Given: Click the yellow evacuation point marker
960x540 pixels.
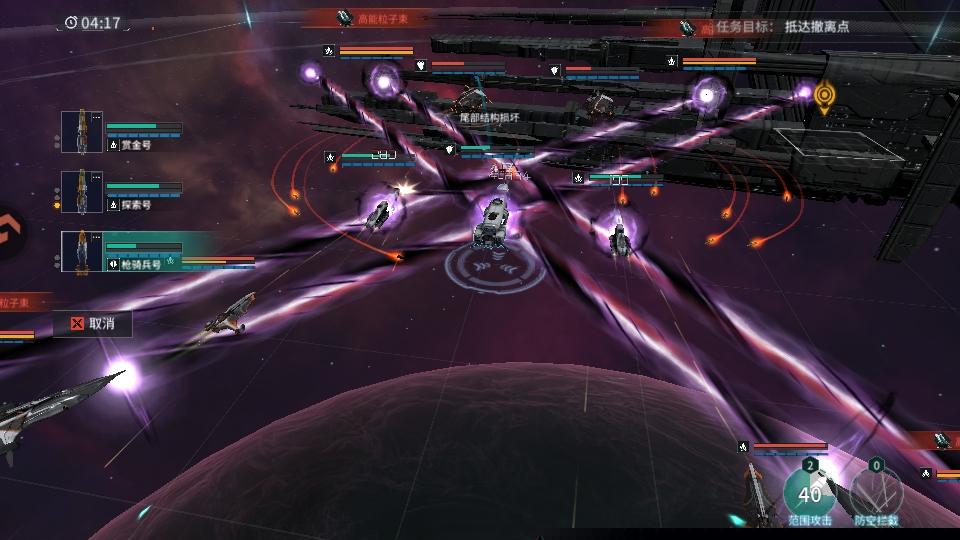Looking at the screenshot, I should (x=824, y=96).
